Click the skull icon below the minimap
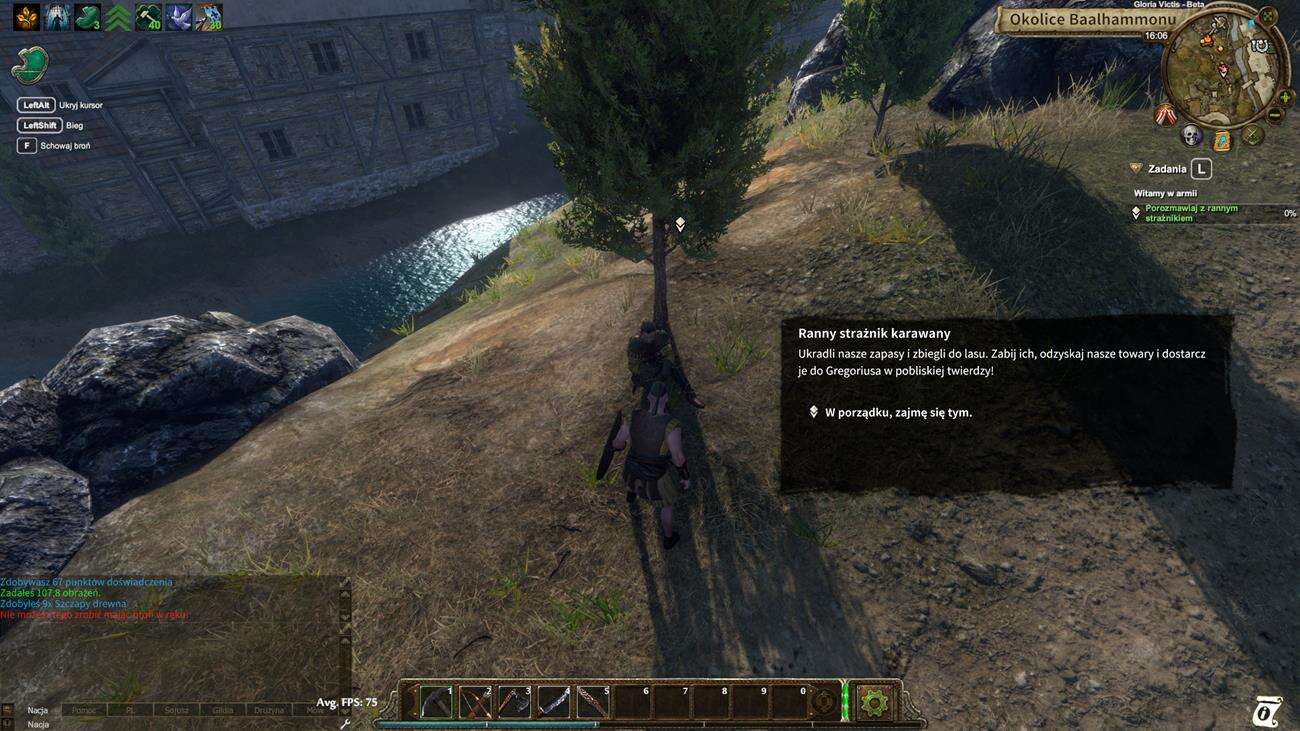The height and width of the screenshot is (731, 1300). point(1190,135)
